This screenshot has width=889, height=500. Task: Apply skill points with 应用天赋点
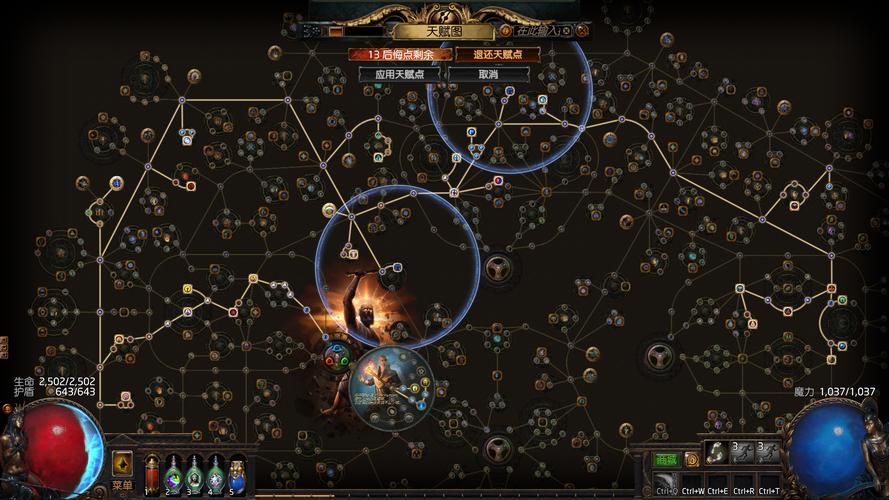400,74
